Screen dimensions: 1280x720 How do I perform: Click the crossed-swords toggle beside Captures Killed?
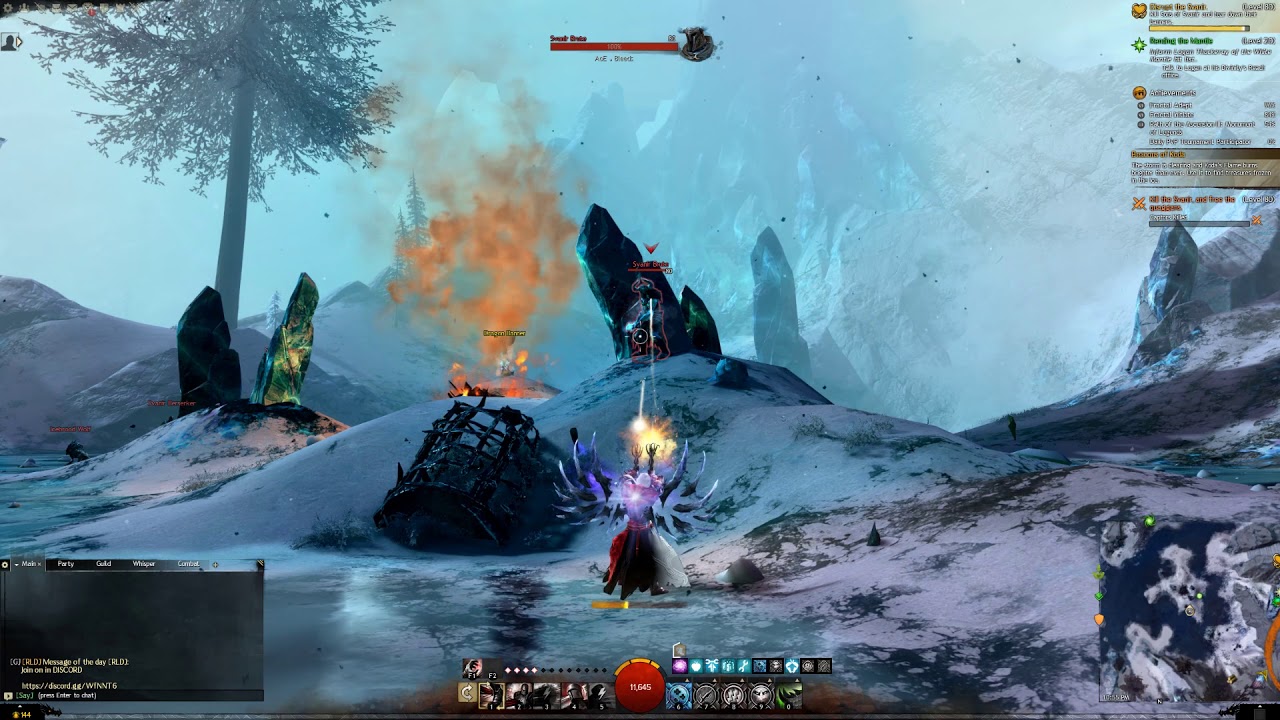tap(1256, 220)
